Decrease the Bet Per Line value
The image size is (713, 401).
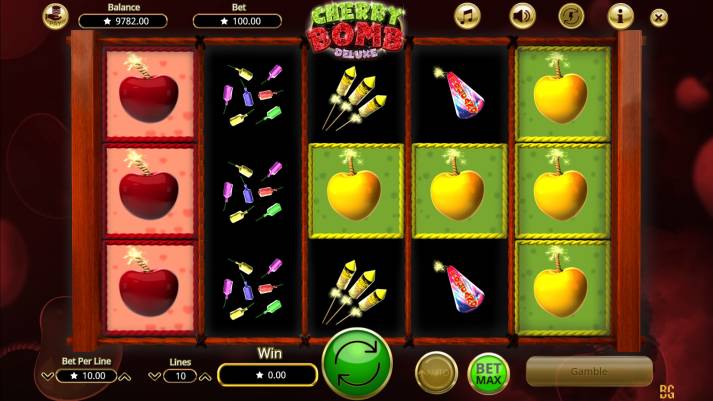[47, 377]
